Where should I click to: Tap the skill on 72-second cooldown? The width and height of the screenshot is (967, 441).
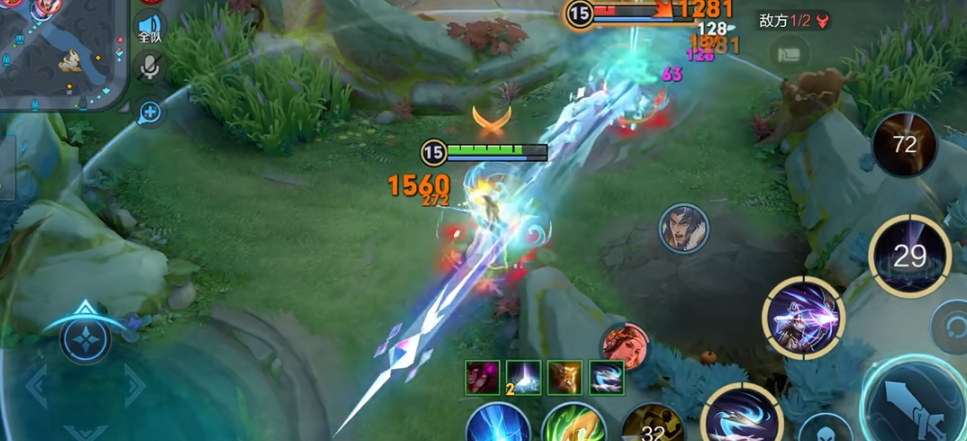coord(904,145)
